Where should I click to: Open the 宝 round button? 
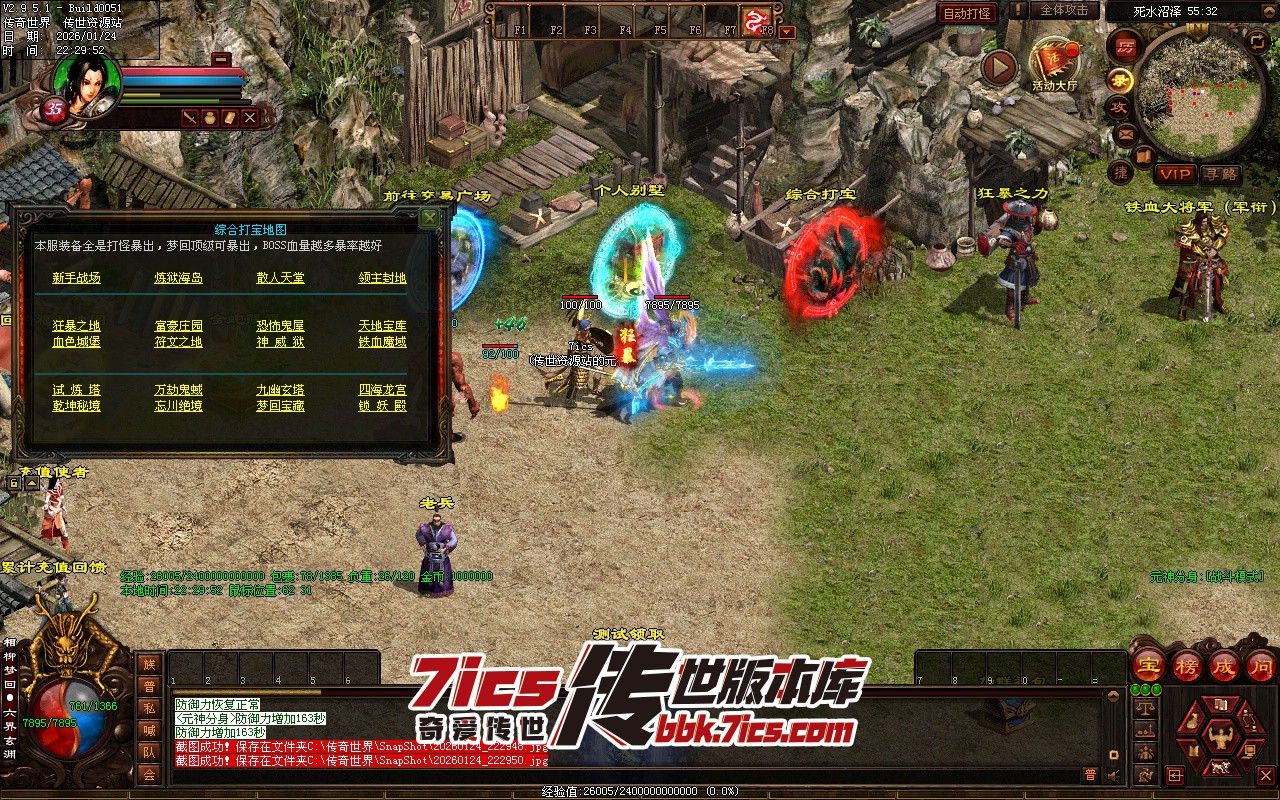[1148, 665]
